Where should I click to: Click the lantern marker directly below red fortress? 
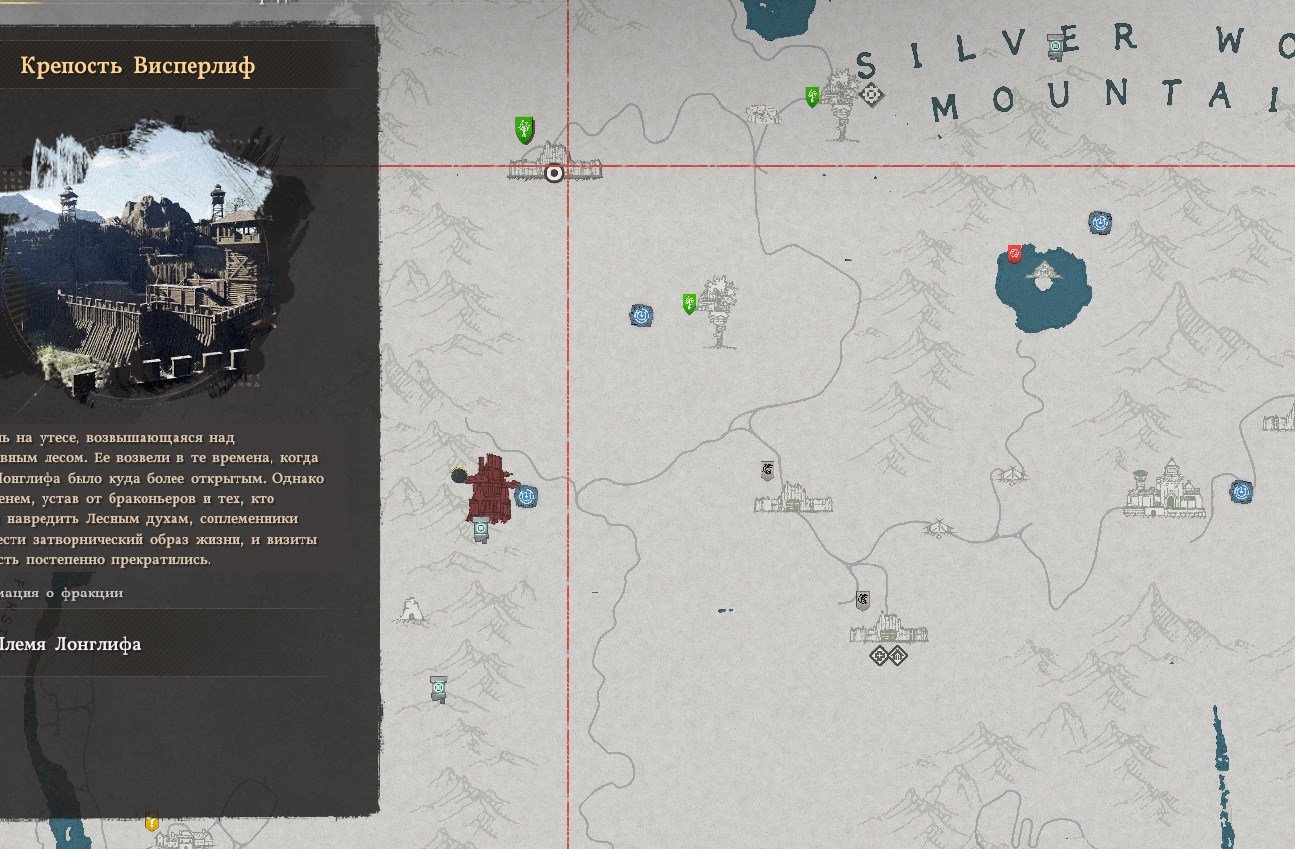(481, 530)
